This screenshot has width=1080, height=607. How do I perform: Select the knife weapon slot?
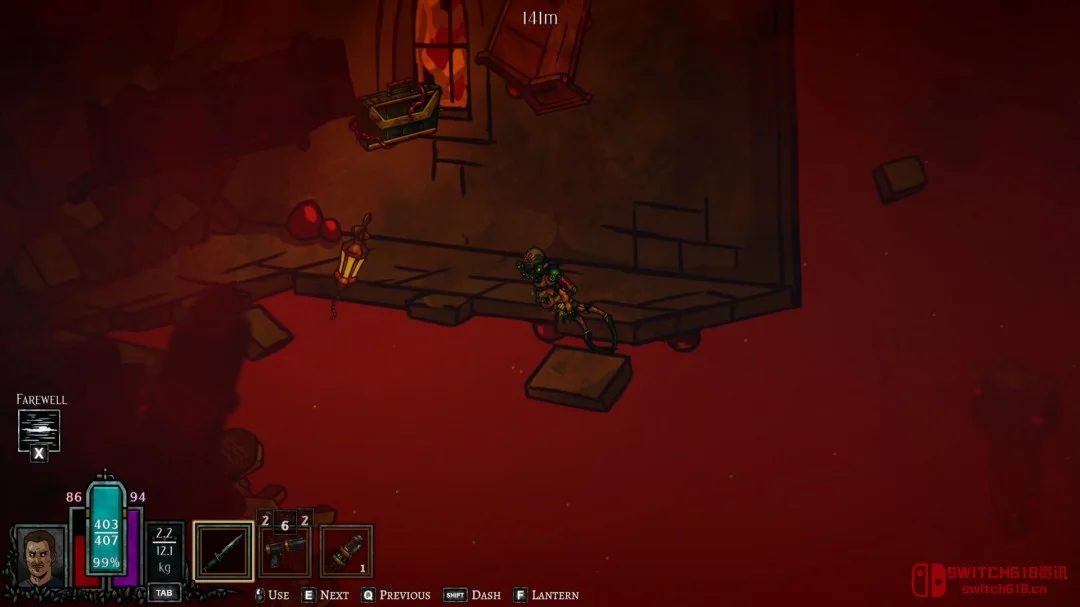click(x=223, y=551)
